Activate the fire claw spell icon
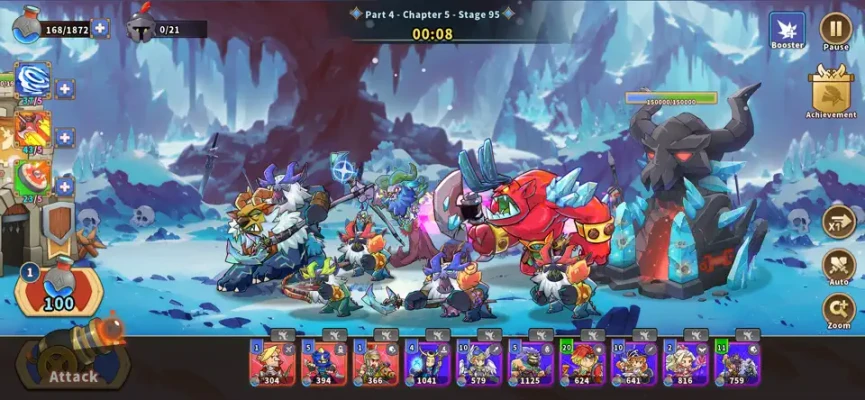Screen dimensions: 865x400 click(33, 130)
